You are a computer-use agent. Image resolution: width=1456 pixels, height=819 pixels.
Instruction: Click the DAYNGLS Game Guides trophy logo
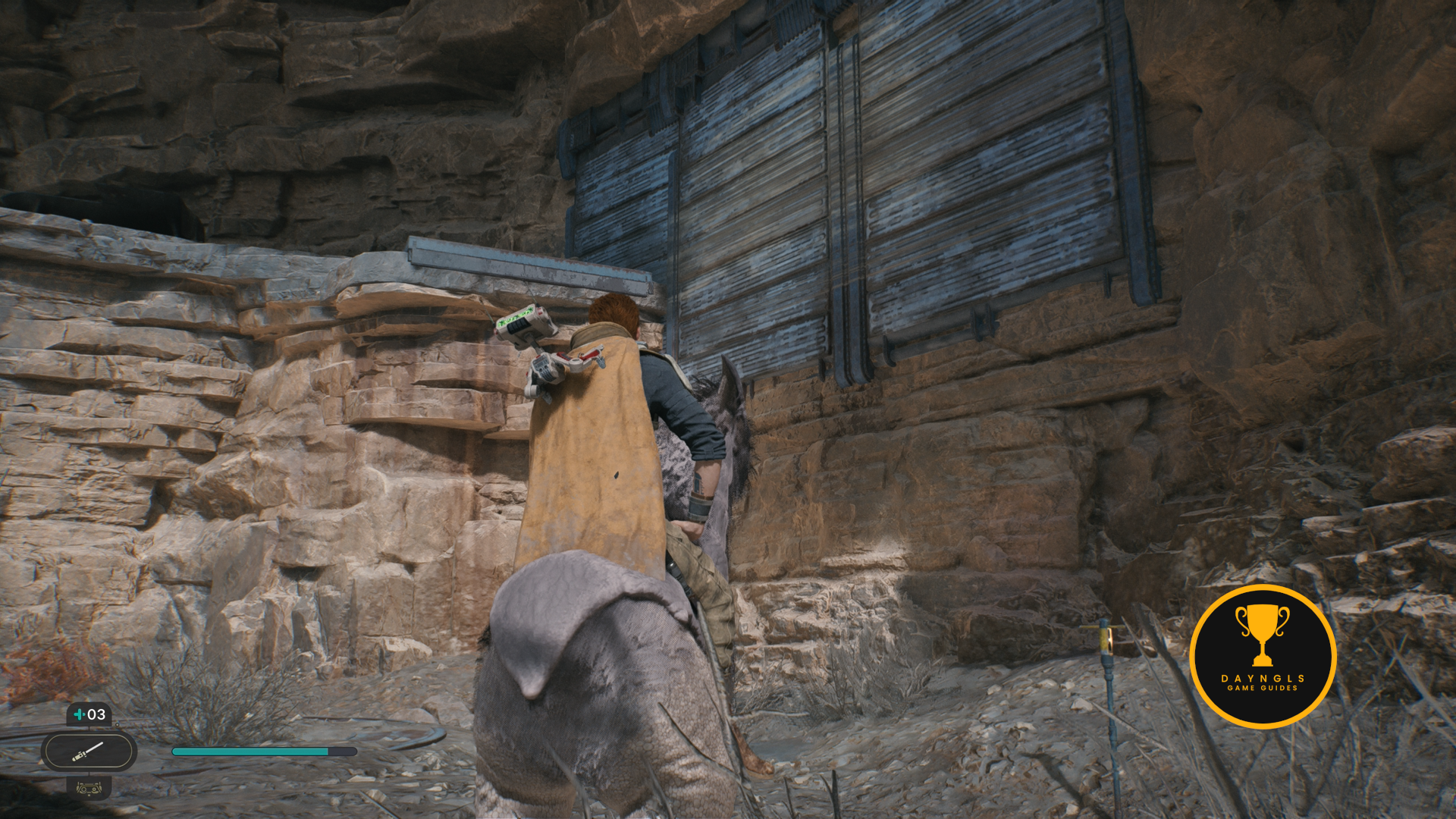[1263, 656]
